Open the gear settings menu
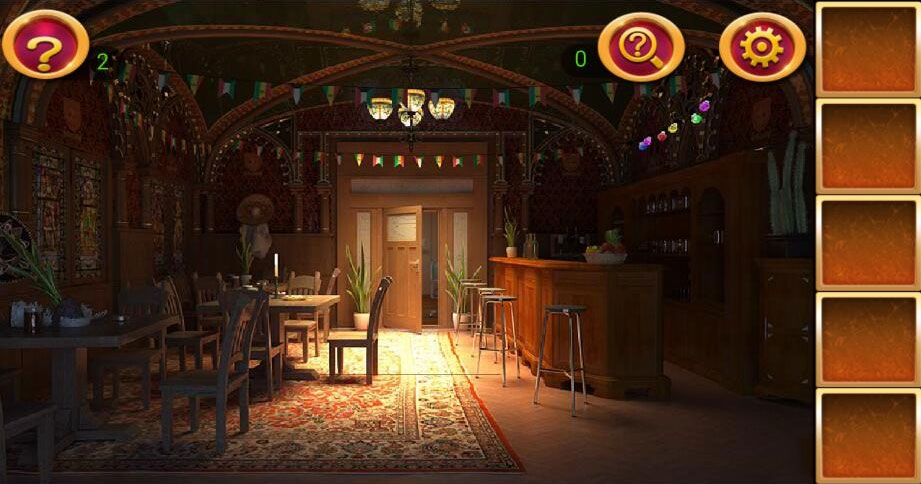Screen dimensions: 921x484 pos(762,47)
